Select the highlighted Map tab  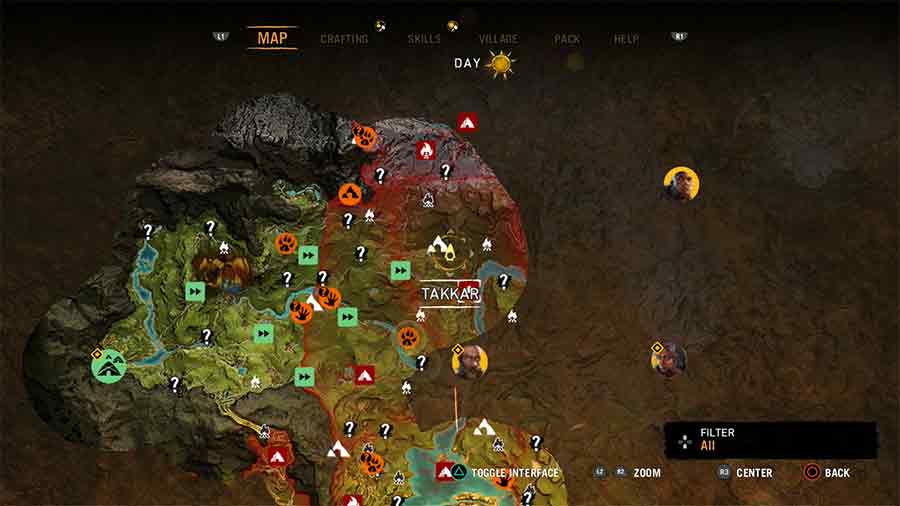coord(272,38)
